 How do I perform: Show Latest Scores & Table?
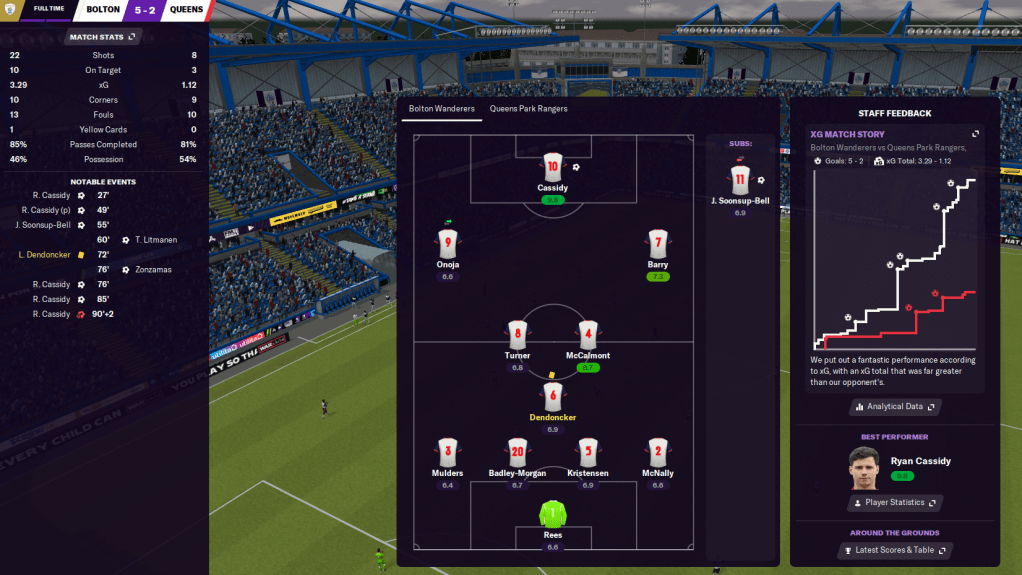895,550
